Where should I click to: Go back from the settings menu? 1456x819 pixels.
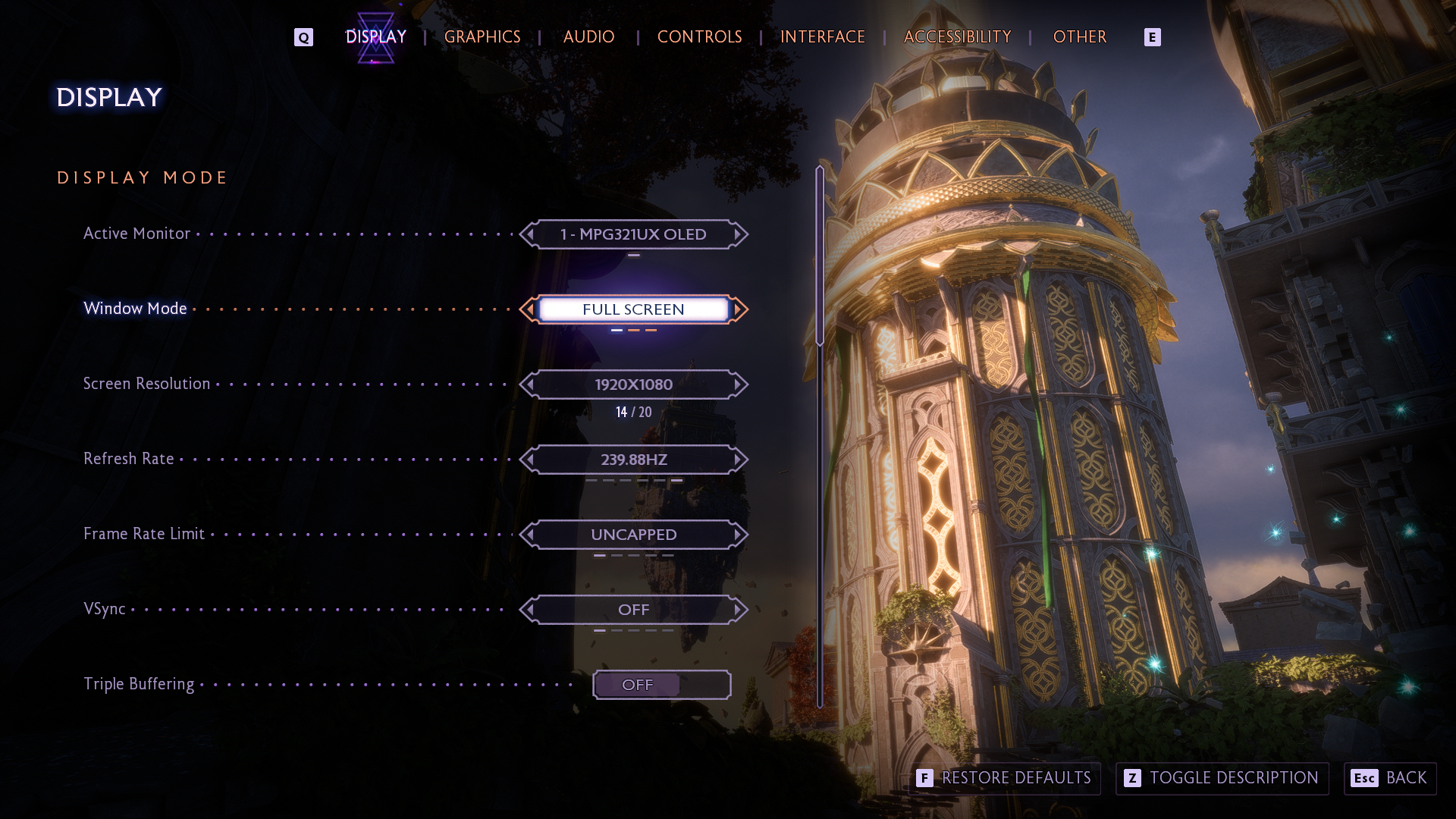(x=1390, y=778)
